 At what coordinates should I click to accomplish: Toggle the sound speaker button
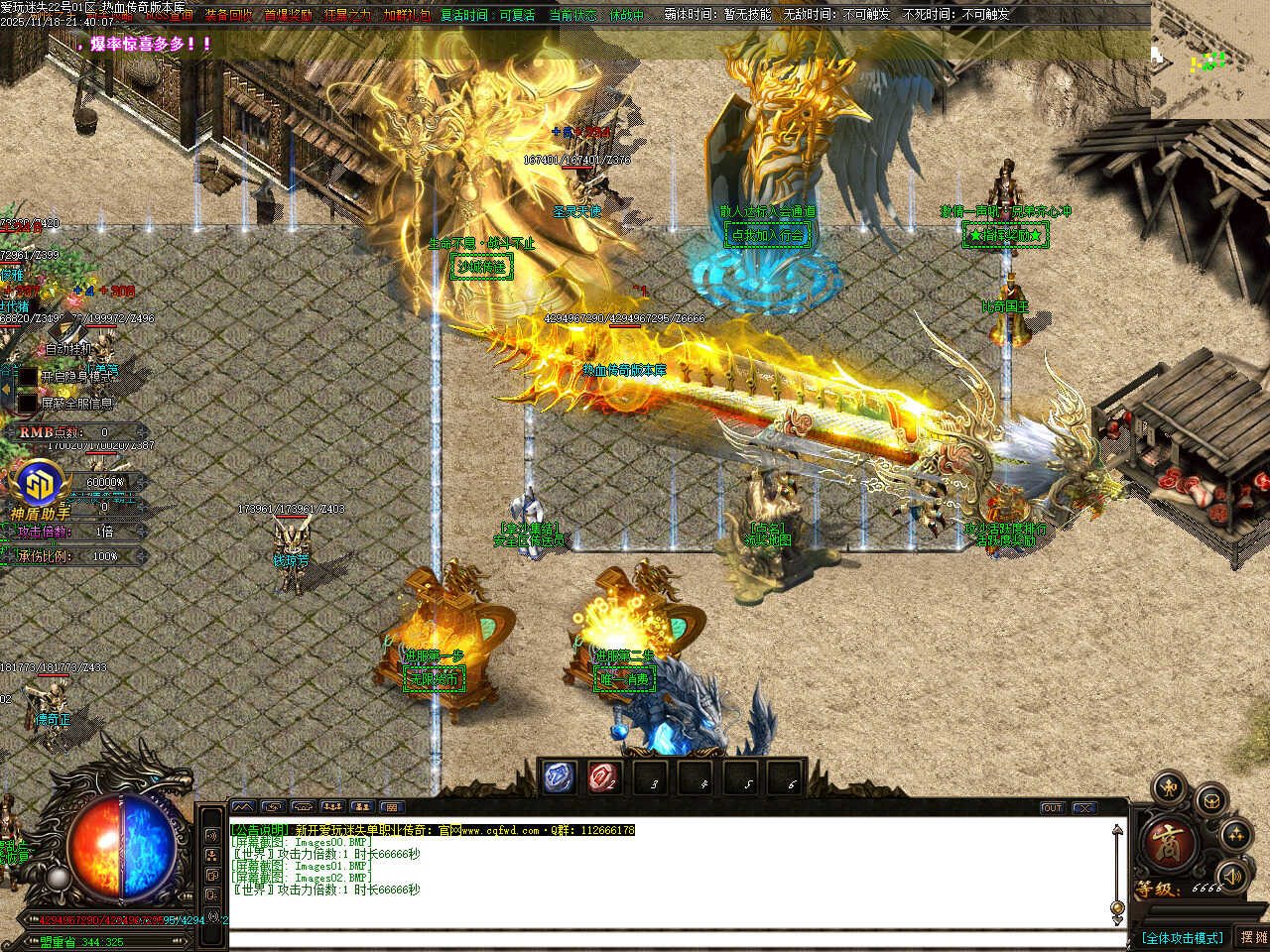tap(1231, 876)
